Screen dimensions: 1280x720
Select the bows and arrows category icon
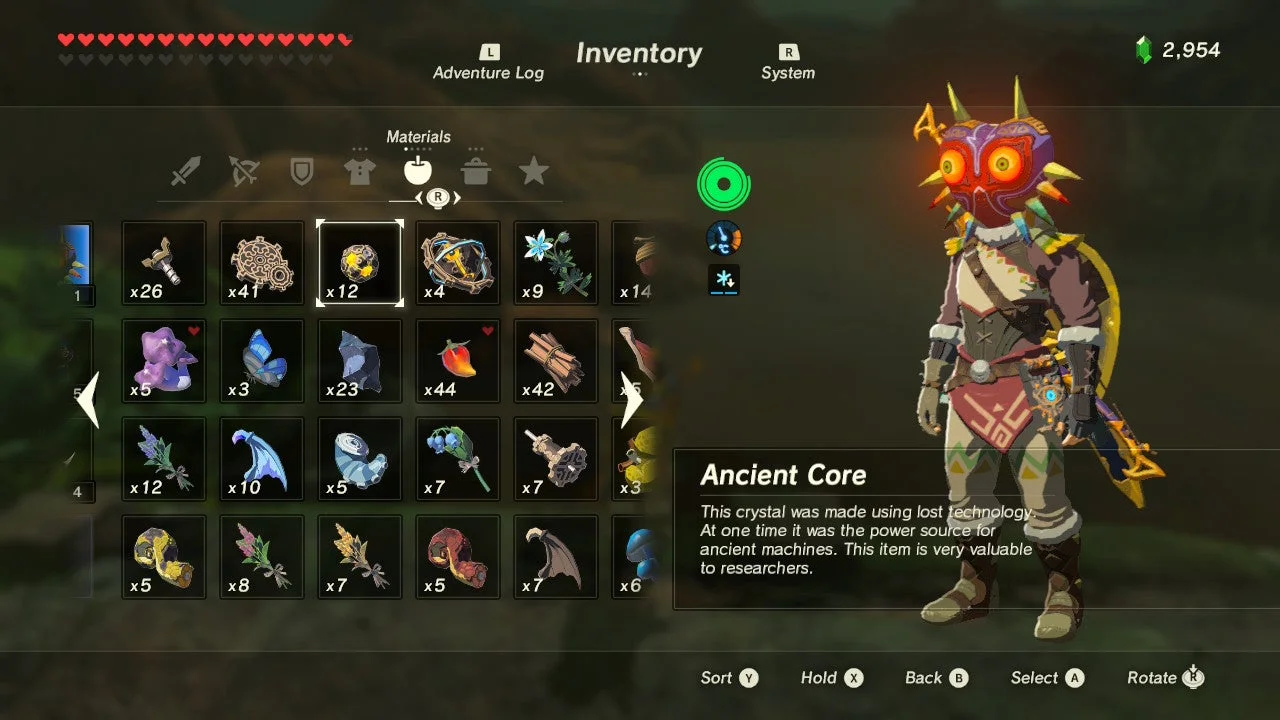pyautogui.click(x=245, y=171)
